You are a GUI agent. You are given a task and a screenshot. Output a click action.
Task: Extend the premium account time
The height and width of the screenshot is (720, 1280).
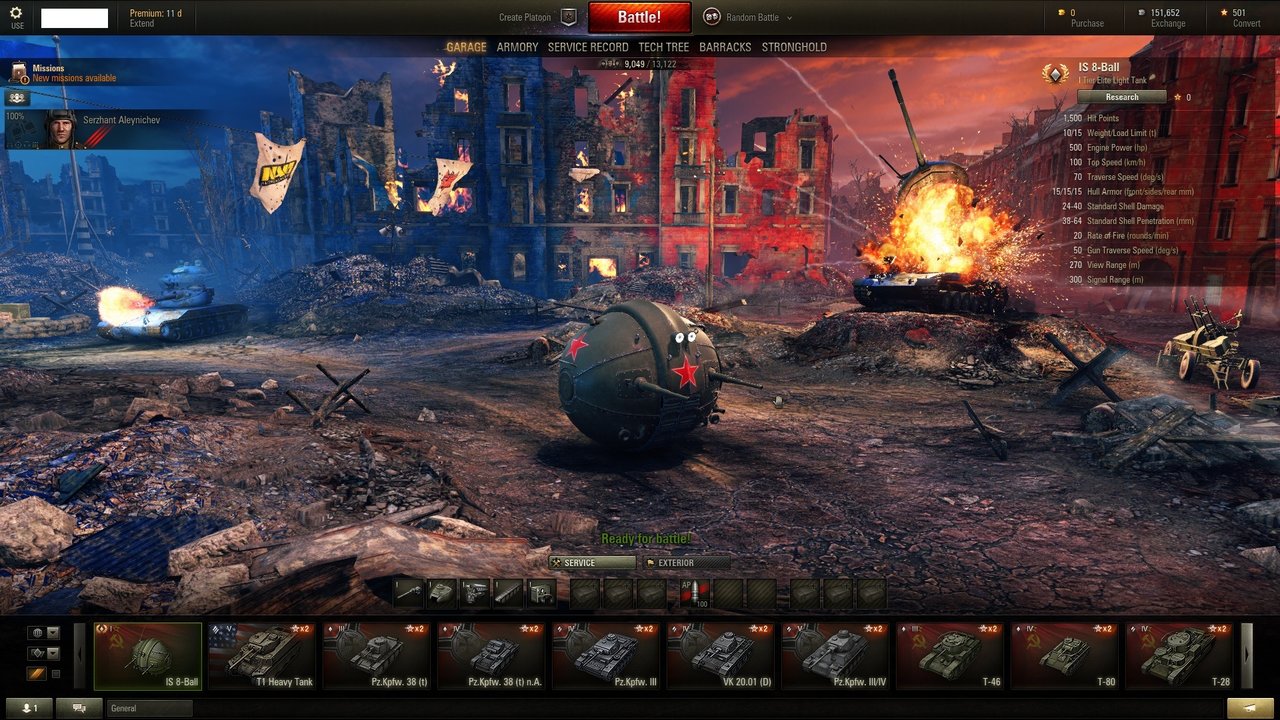point(142,24)
